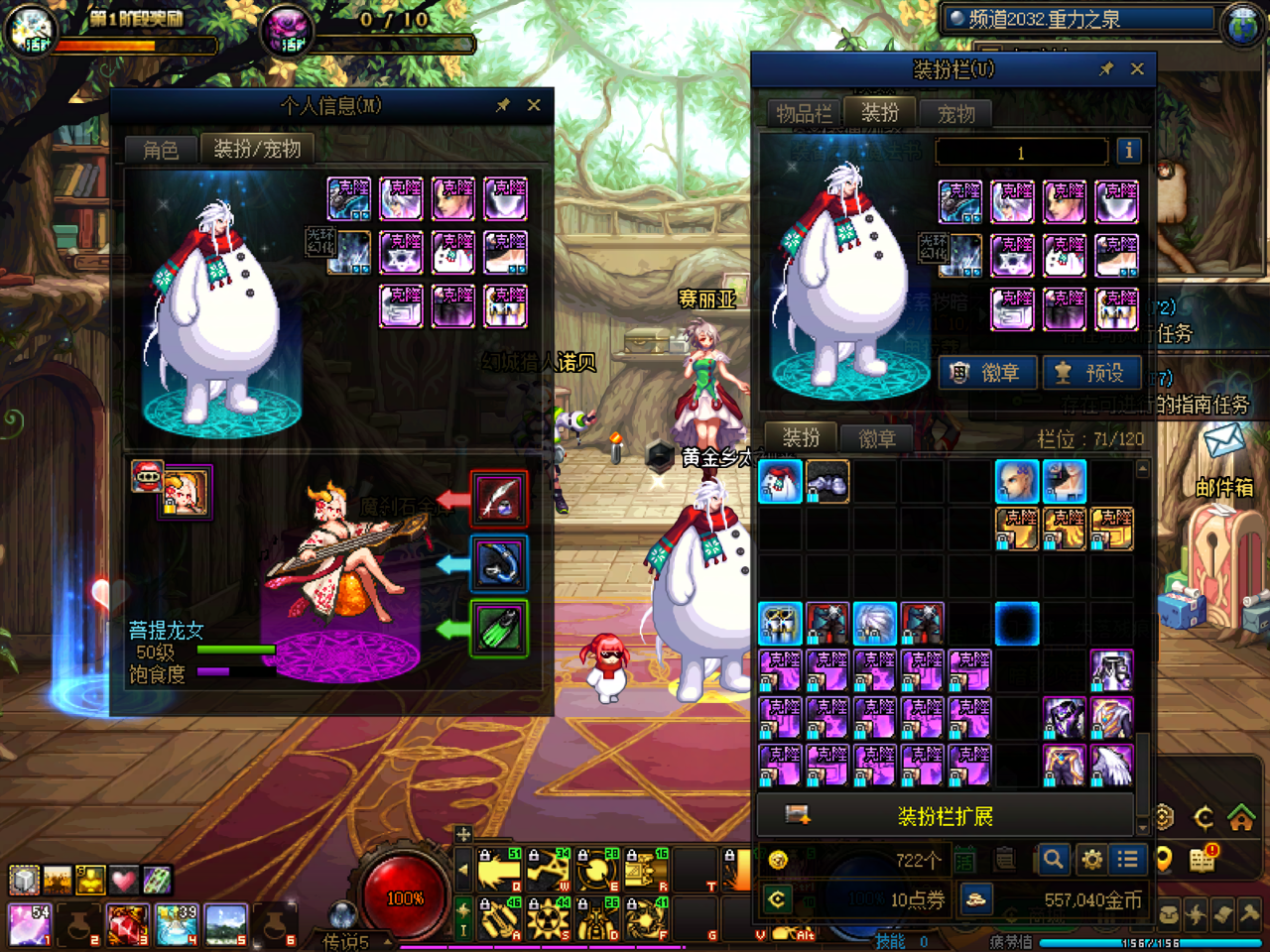Select the 频道2032 channel selector
The width and height of the screenshot is (1270, 952).
(x=1080, y=19)
